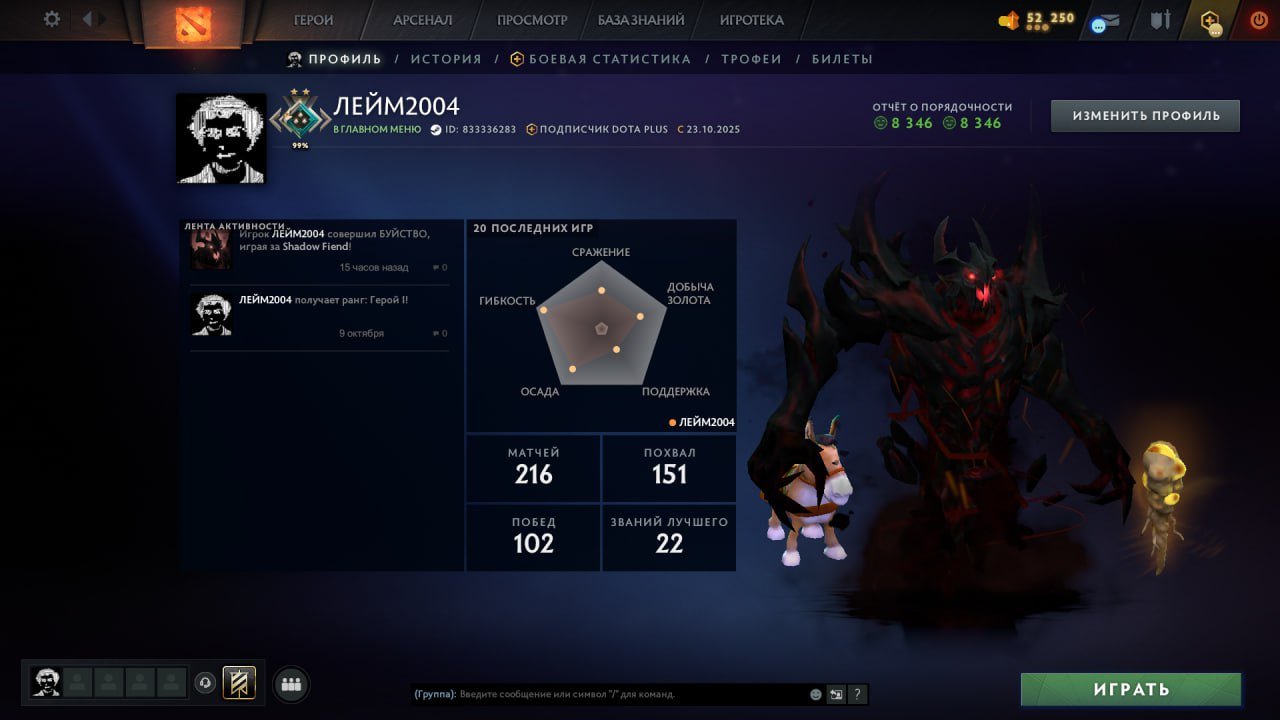This screenshot has height=720, width=1280.
Task: Switch to the ИСТОРИЯ tab
Action: (446, 59)
